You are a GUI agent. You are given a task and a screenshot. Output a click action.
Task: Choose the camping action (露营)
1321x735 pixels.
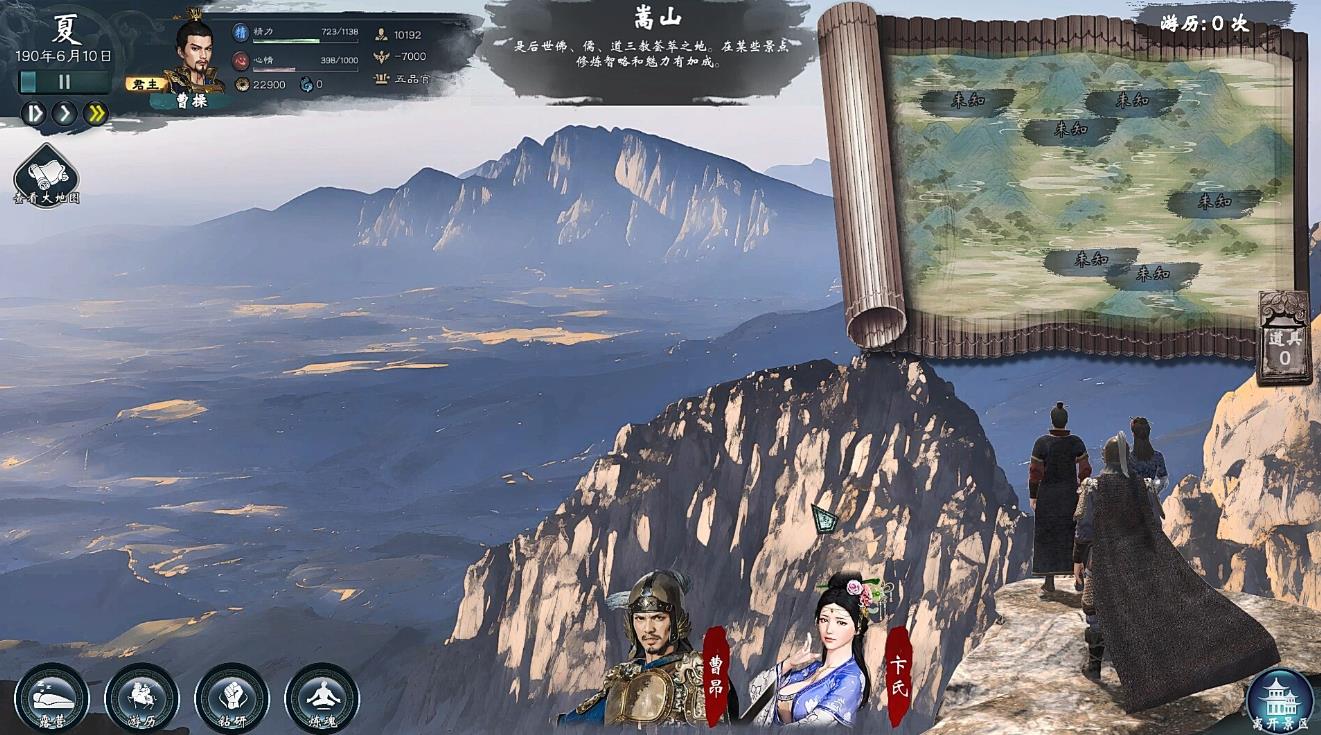[52, 697]
